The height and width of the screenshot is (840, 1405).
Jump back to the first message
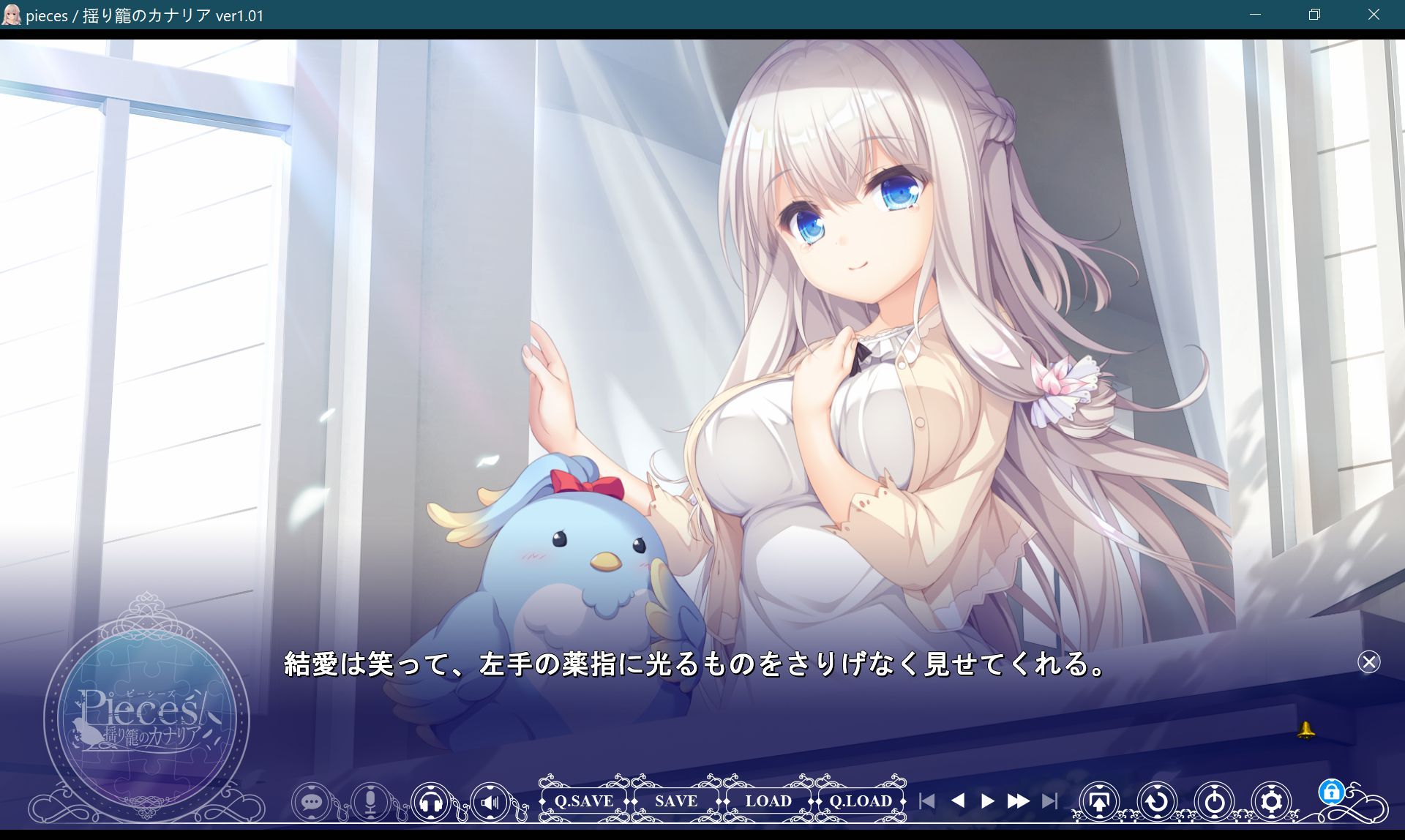pyautogui.click(x=928, y=801)
